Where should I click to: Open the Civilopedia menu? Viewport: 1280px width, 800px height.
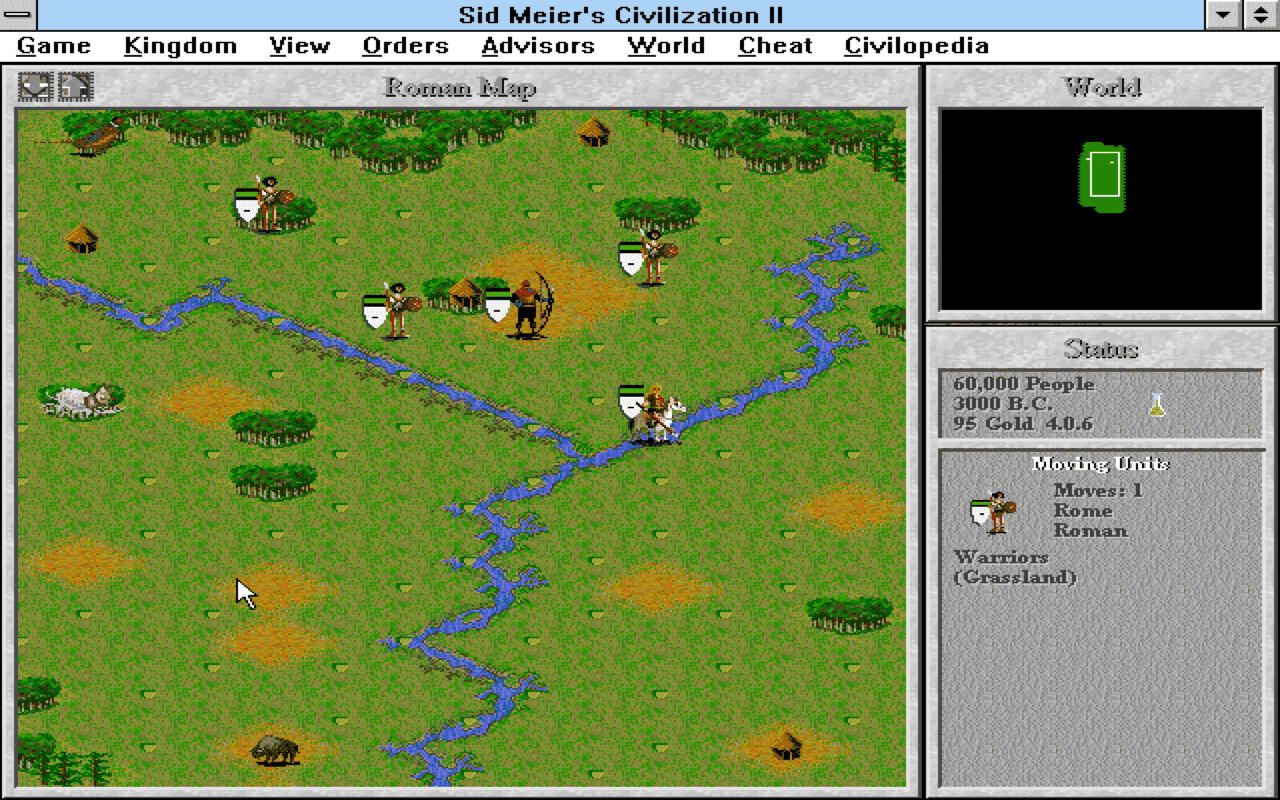916,45
